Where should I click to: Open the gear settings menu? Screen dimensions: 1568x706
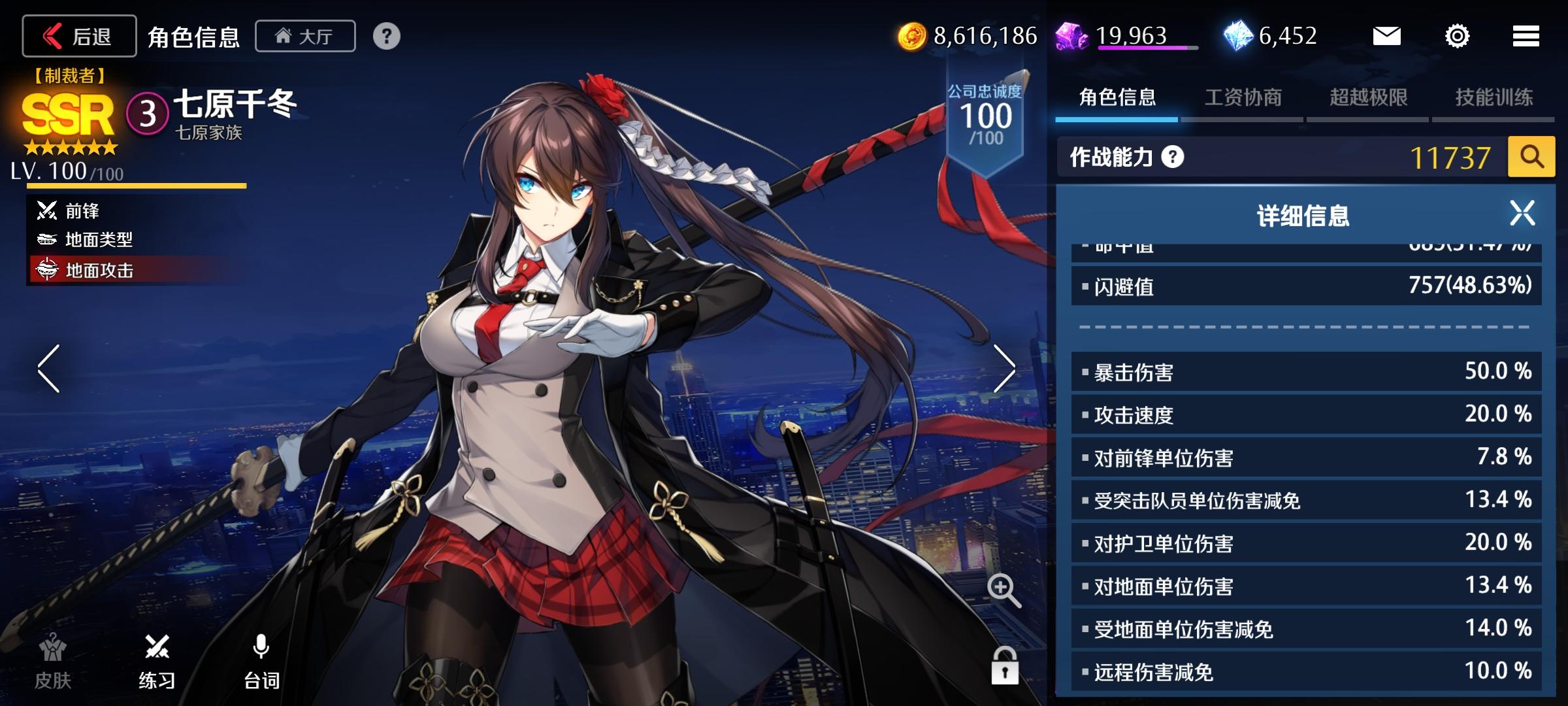pyautogui.click(x=1457, y=36)
